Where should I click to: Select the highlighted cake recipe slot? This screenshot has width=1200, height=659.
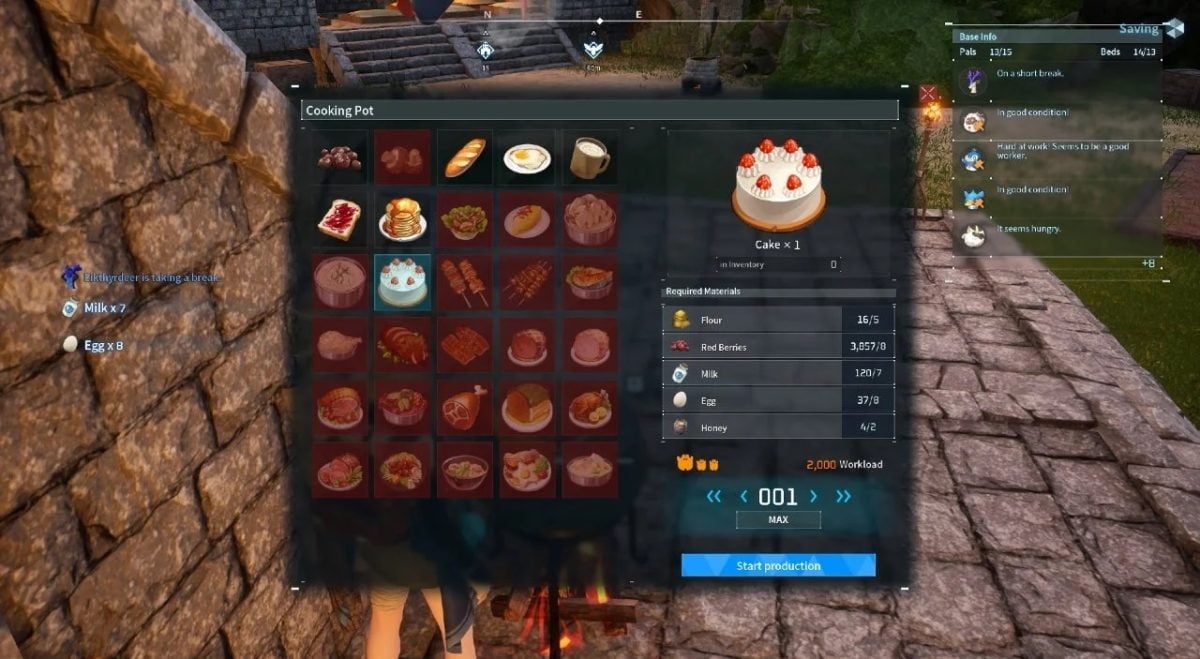click(402, 282)
